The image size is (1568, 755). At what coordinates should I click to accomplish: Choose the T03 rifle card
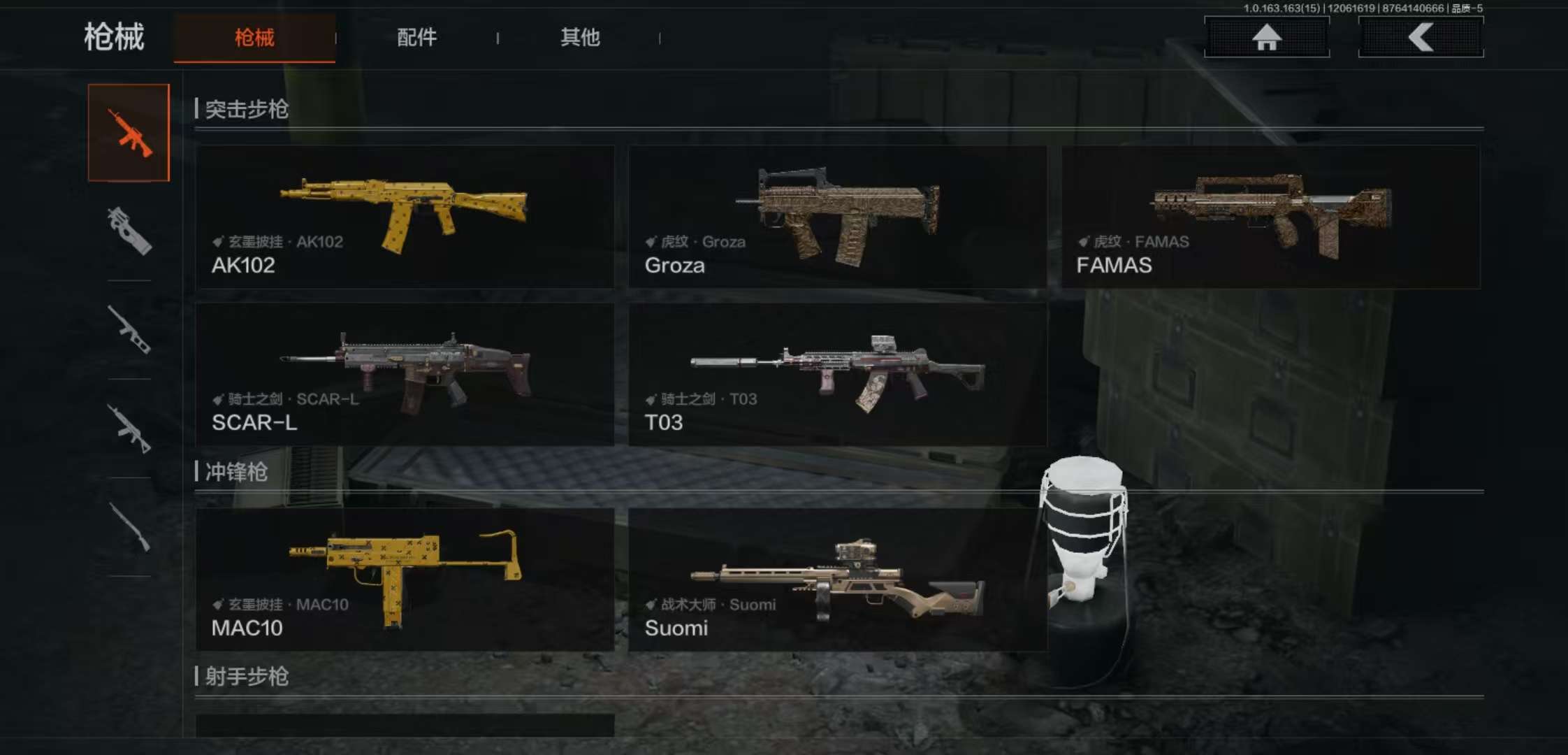(837, 374)
